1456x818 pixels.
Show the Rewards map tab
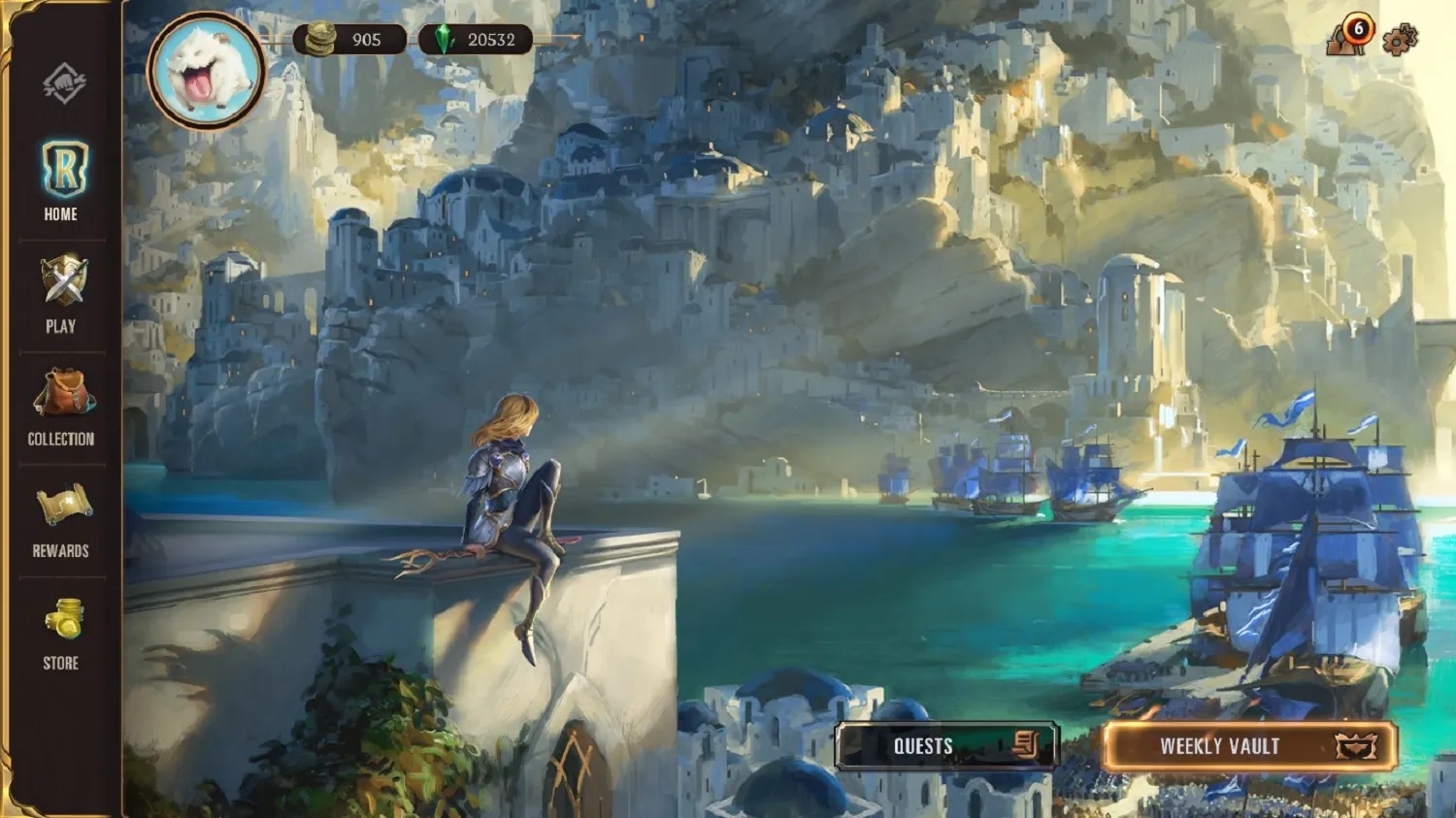(x=62, y=519)
